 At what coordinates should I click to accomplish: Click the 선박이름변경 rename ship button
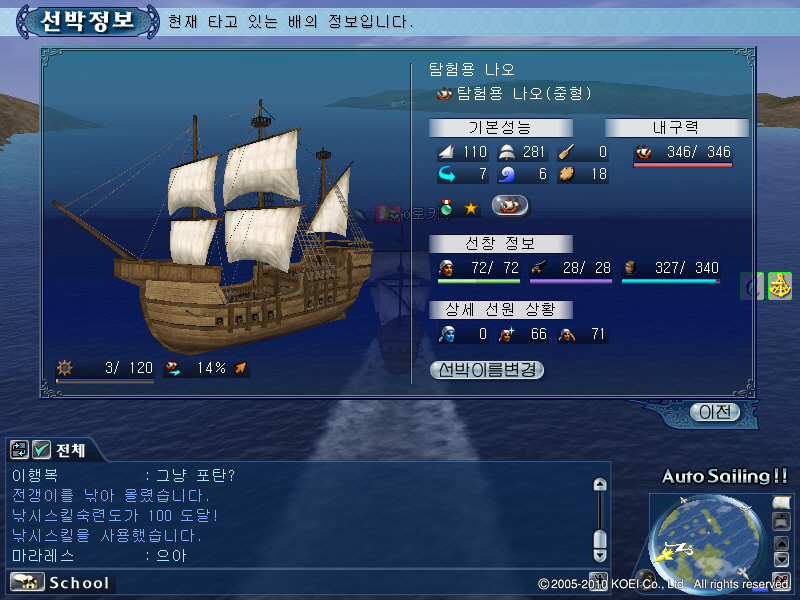pos(487,370)
